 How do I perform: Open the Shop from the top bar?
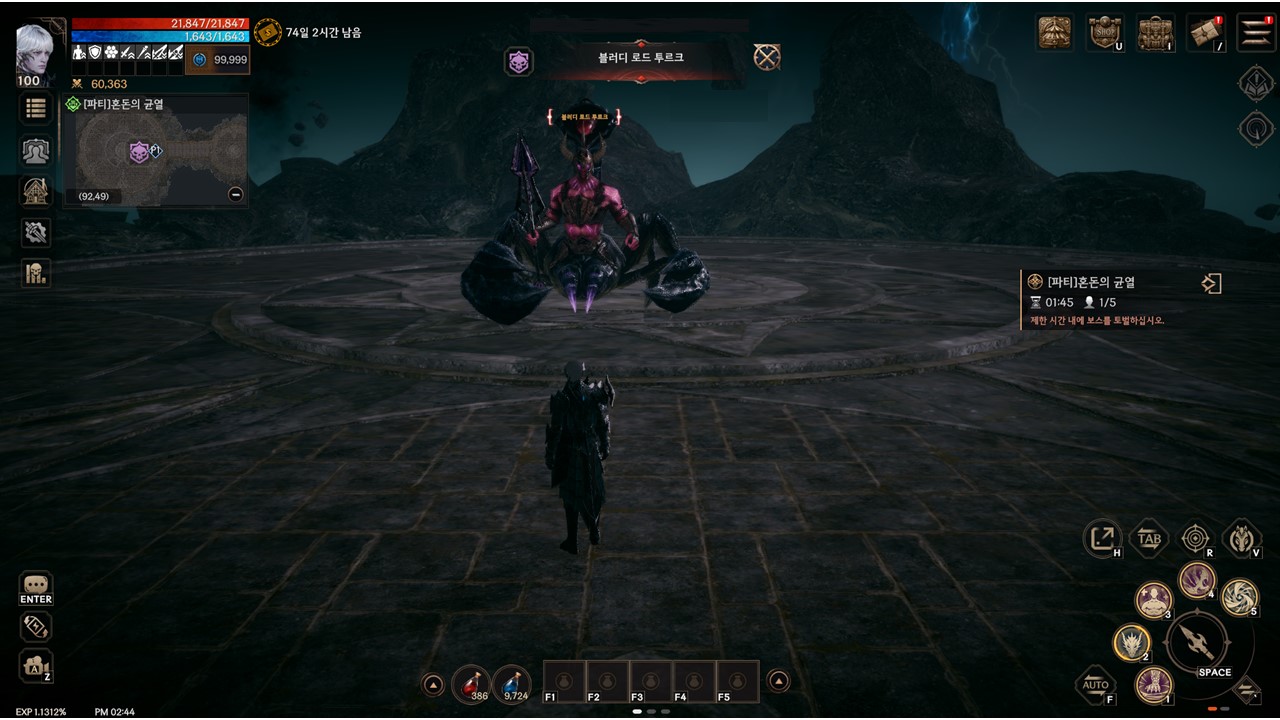coord(1104,32)
